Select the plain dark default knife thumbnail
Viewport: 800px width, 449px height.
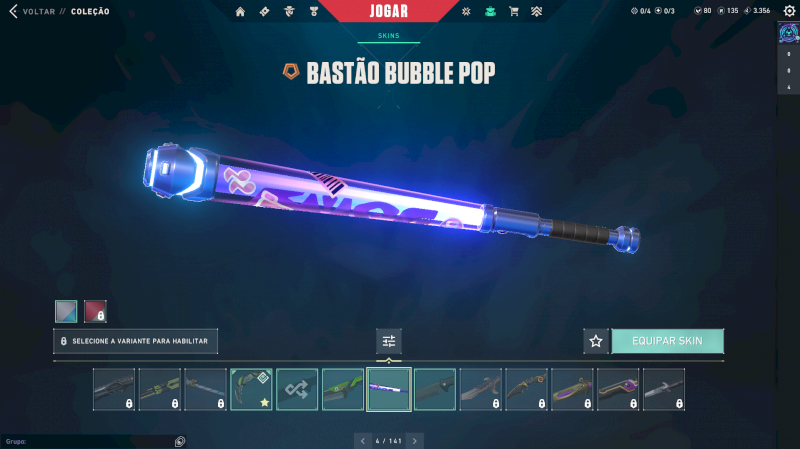click(x=435, y=389)
